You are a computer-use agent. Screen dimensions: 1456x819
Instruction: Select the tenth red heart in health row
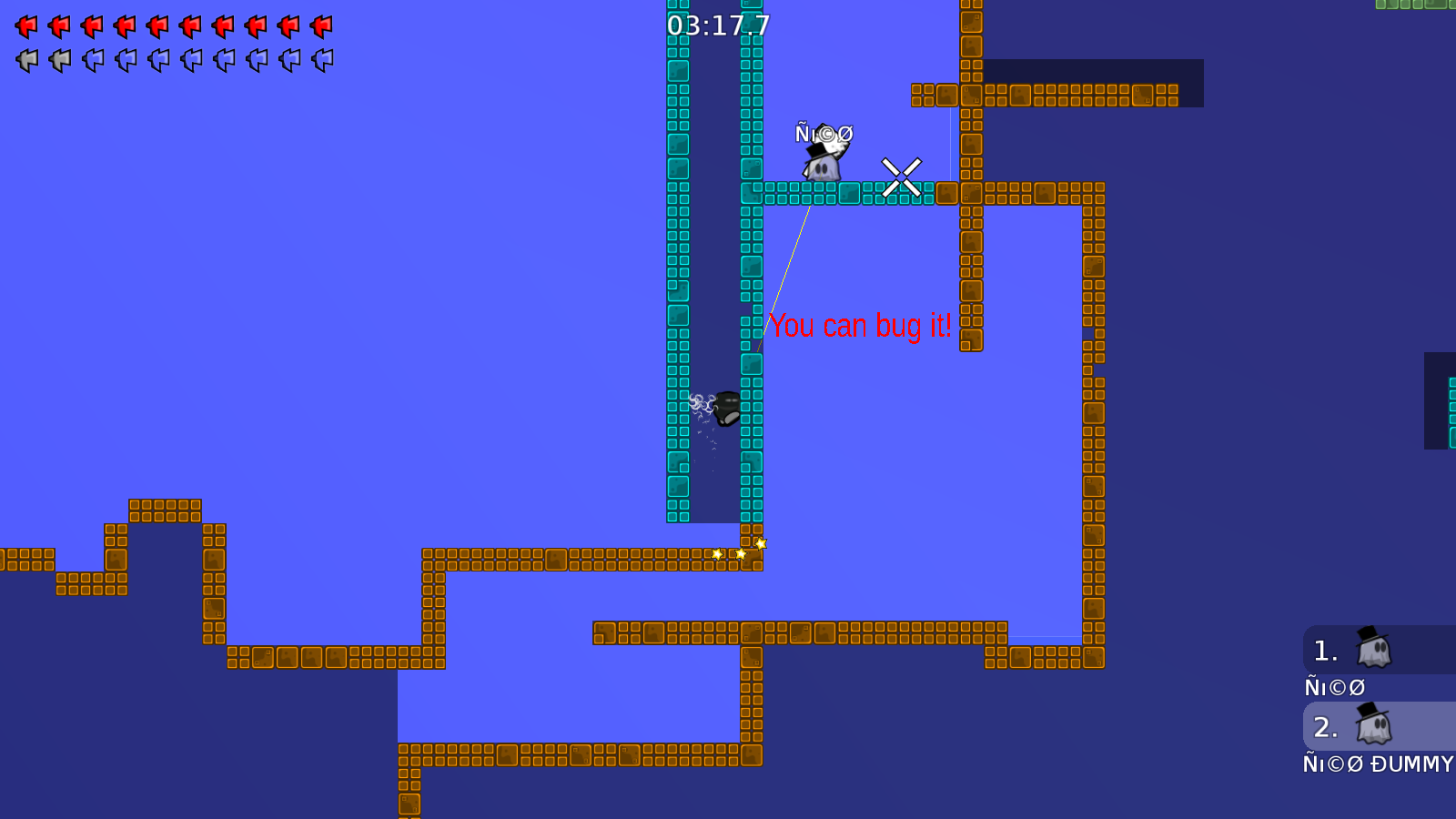[x=320, y=25]
